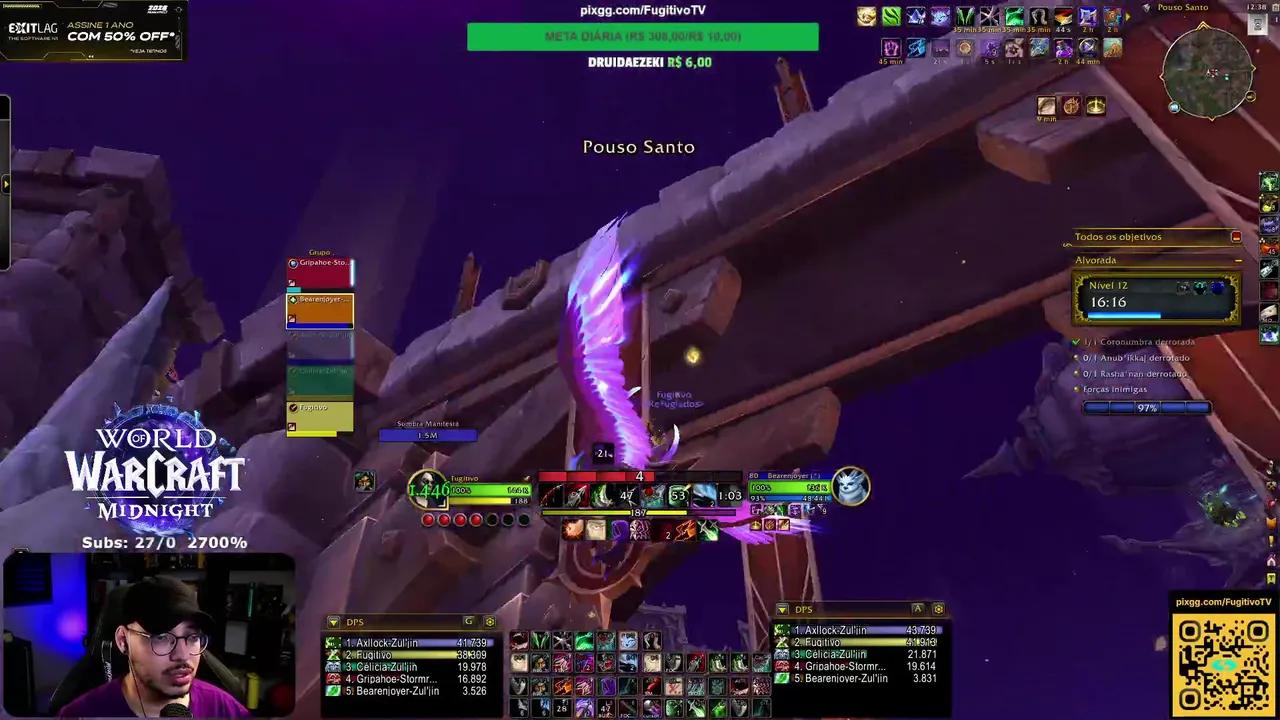Click the 97% Forças Inimigas progress bar

click(x=1145, y=407)
